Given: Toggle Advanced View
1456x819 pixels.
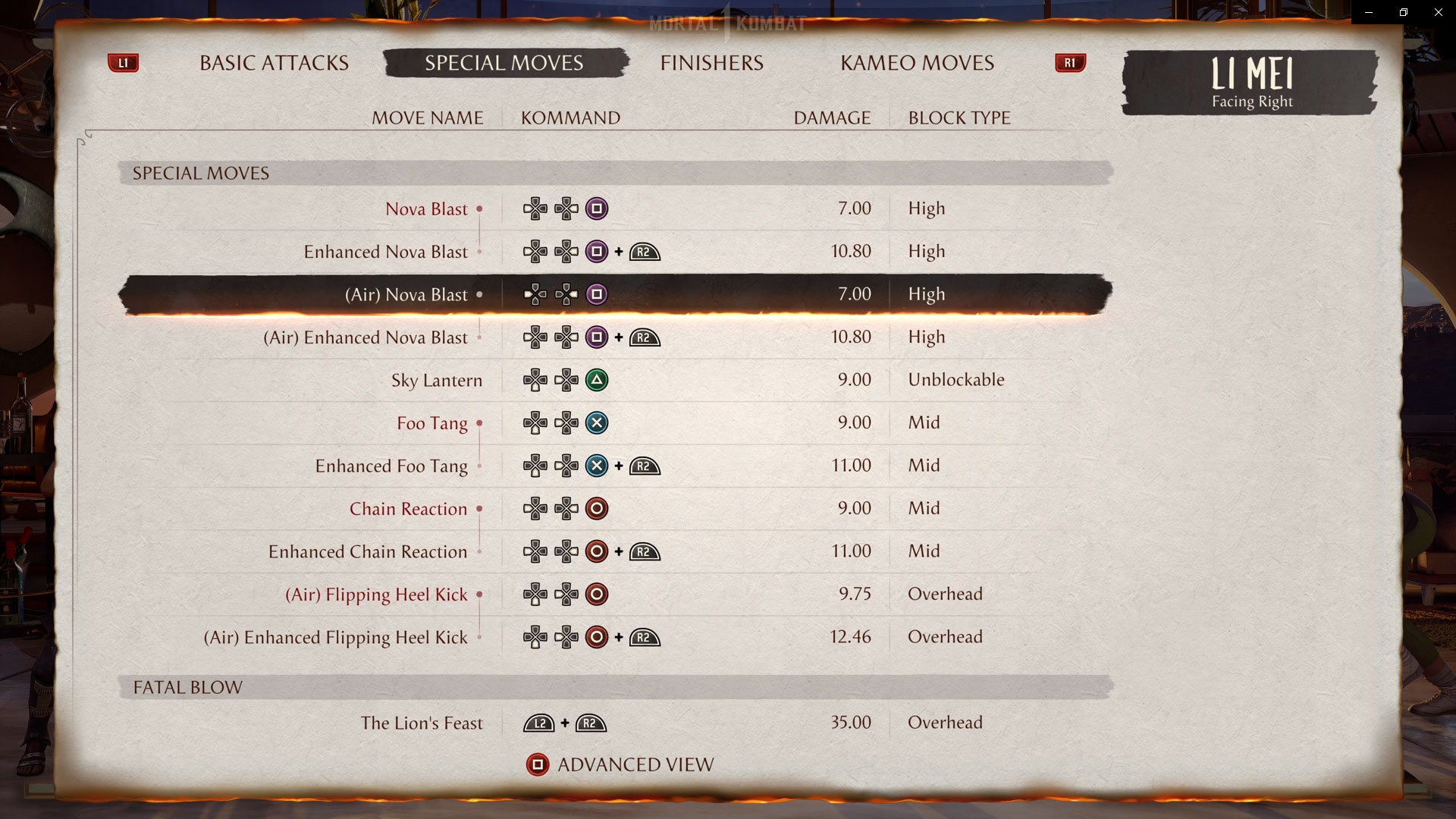Looking at the screenshot, I should click(635, 764).
